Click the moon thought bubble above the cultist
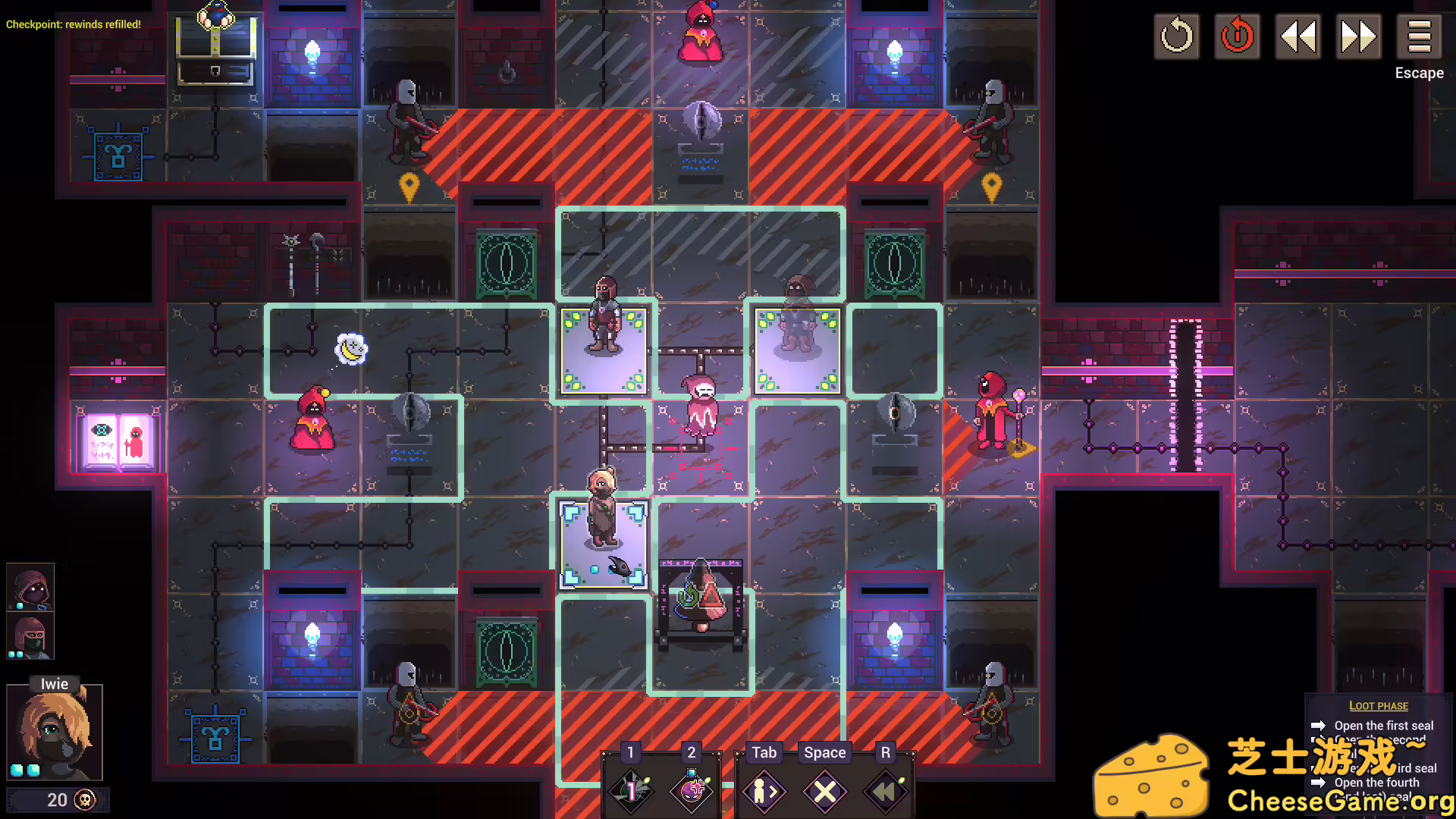This screenshot has height=819, width=1456. [x=351, y=350]
